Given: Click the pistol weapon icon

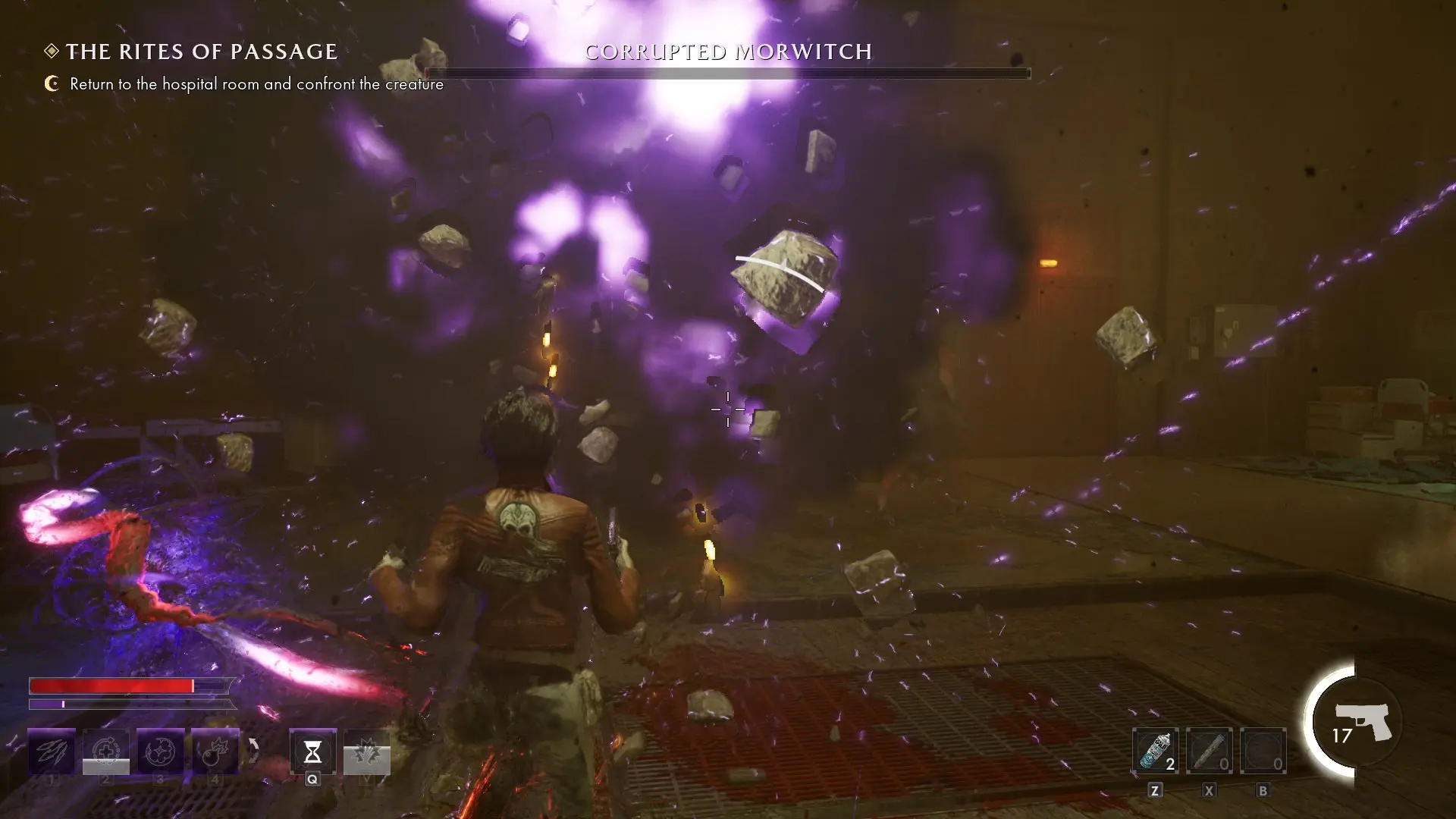Looking at the screenshot, I should click(x=1363, y=721).
